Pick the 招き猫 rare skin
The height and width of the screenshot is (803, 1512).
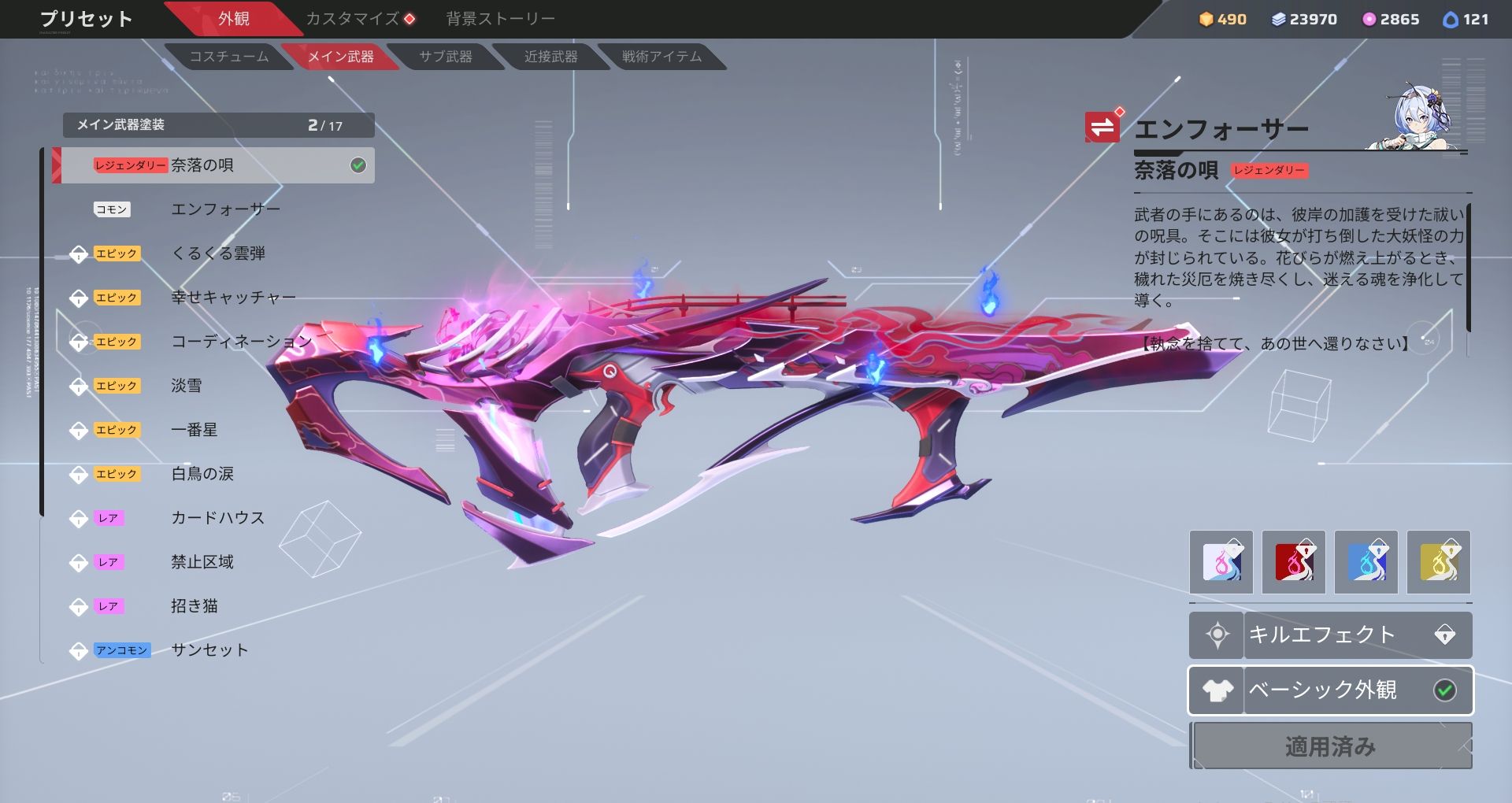[x=195, y=606]
